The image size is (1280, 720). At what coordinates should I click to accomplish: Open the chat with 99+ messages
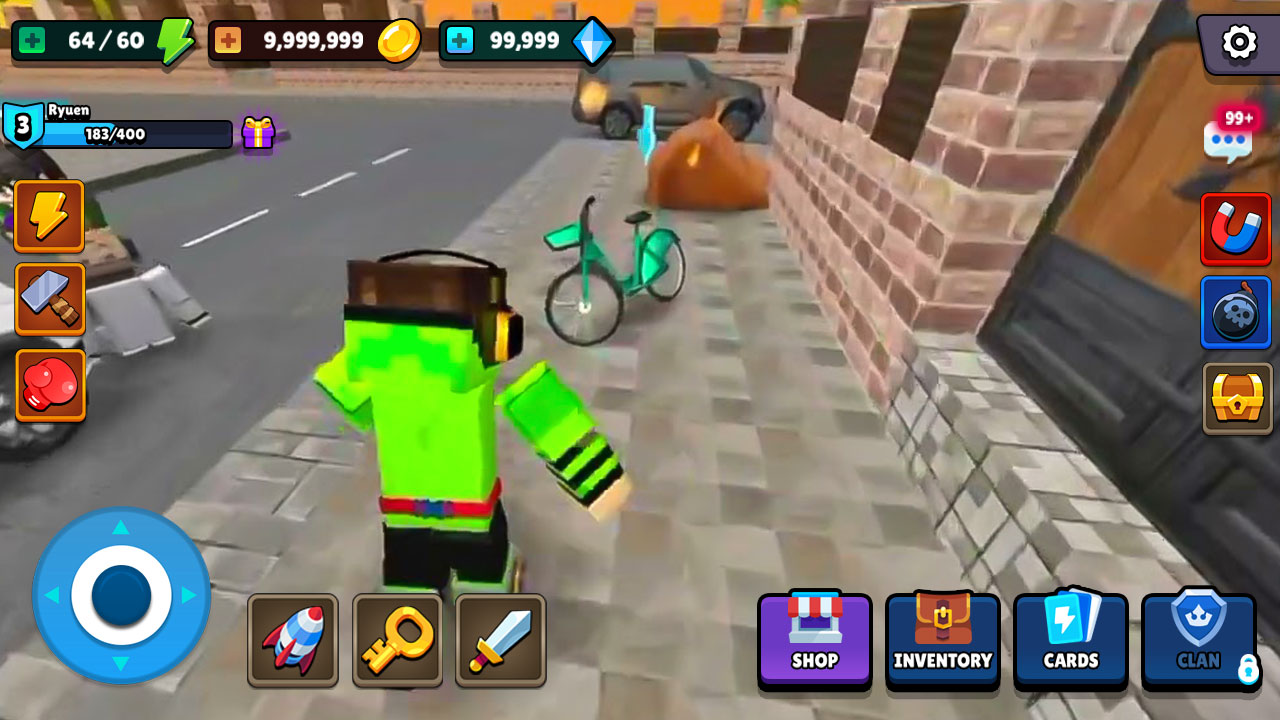[x=1227, y=140]
